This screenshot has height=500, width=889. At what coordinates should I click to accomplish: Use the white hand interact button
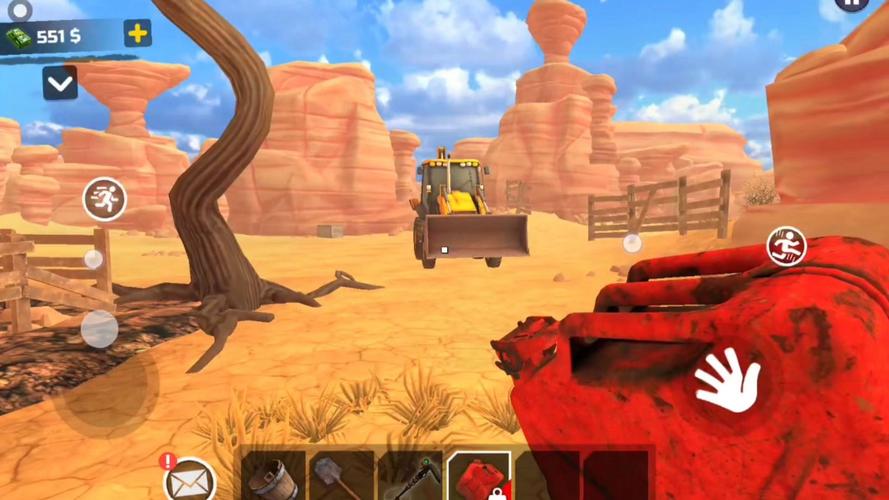click(728, 380)
